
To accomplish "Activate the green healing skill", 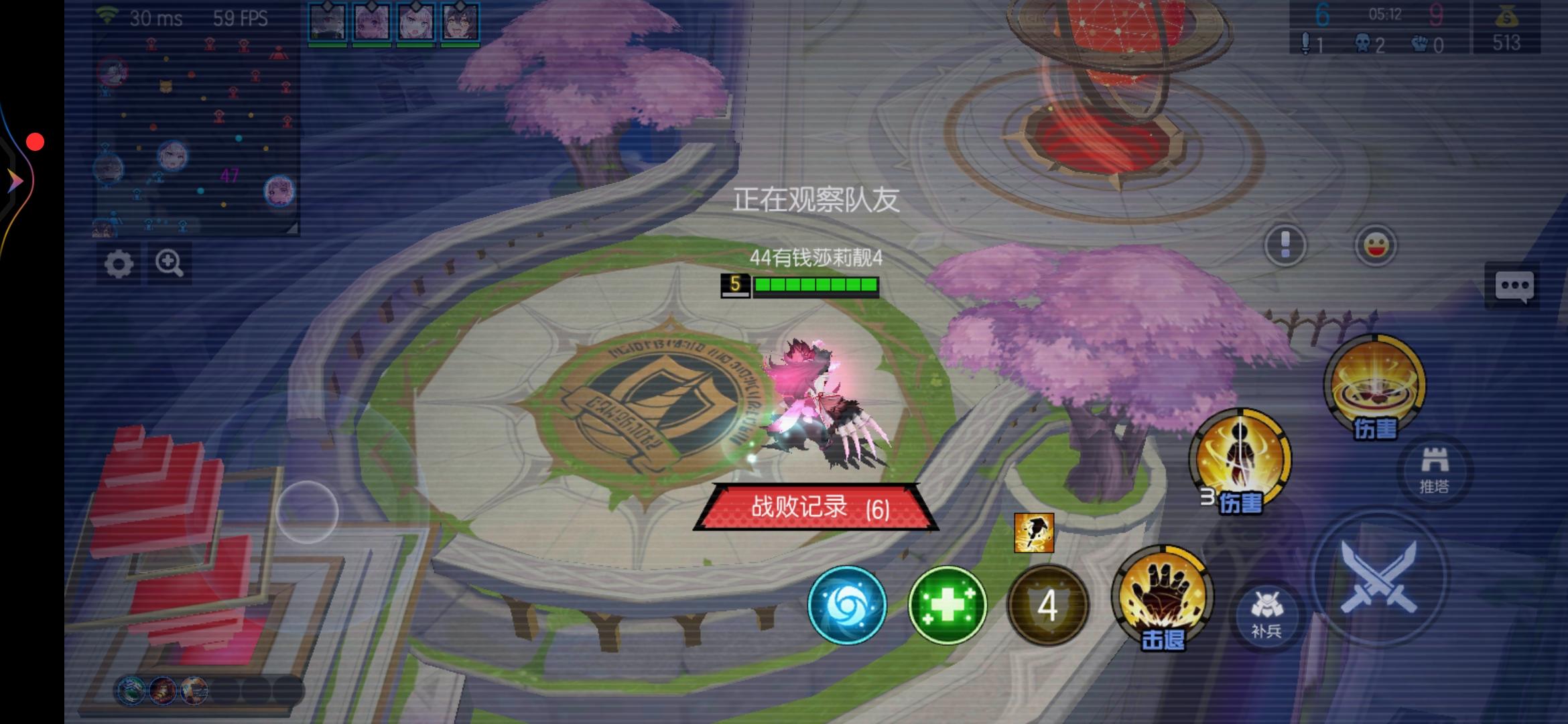I will point(947,605).
